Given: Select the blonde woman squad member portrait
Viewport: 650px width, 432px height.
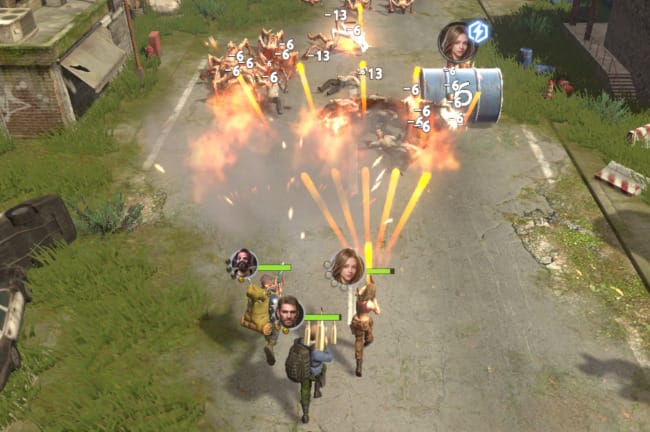Looking at the screenshot, I should (x=346, y=266).
